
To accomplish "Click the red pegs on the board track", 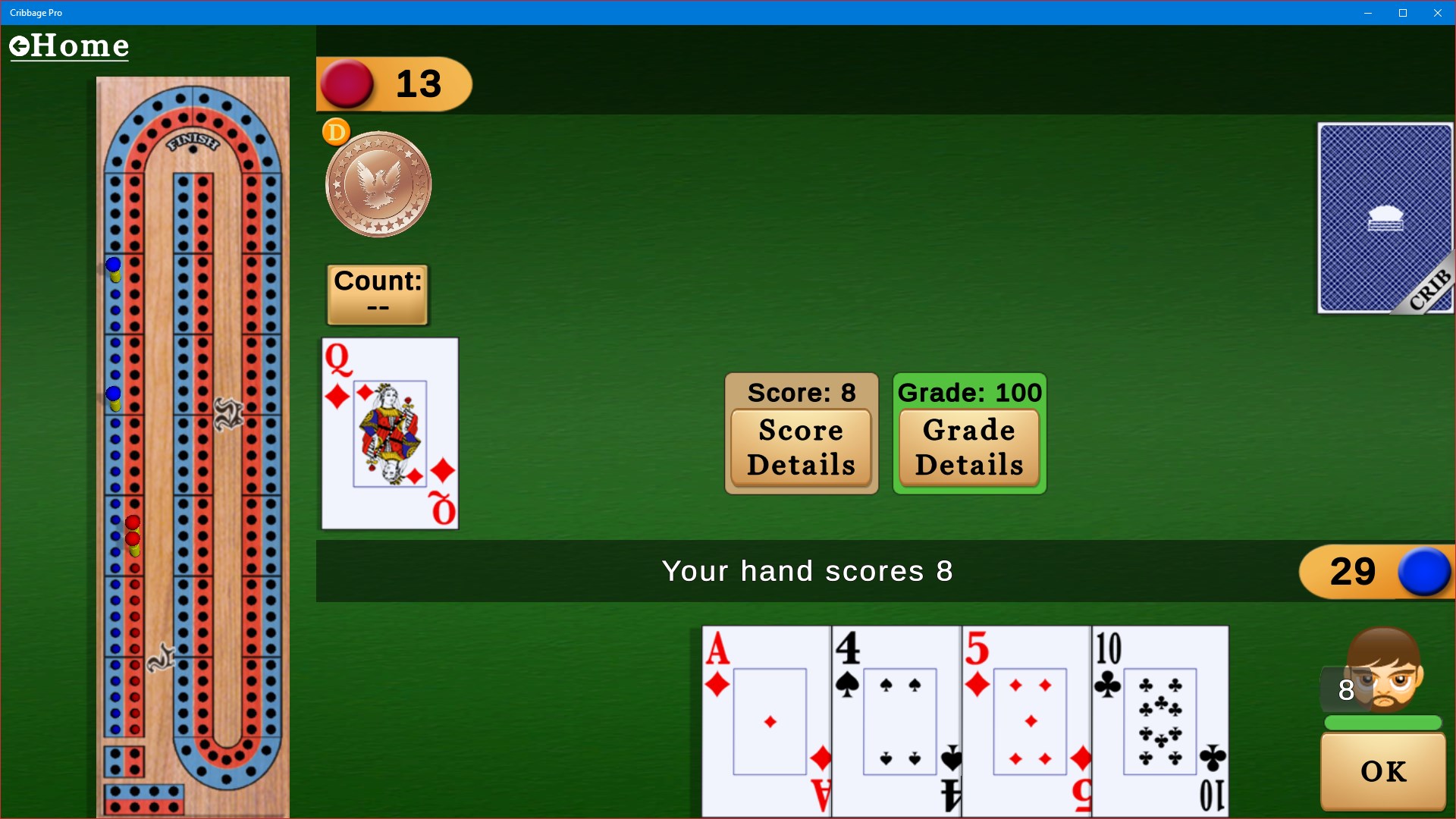I will click(133, 531).
